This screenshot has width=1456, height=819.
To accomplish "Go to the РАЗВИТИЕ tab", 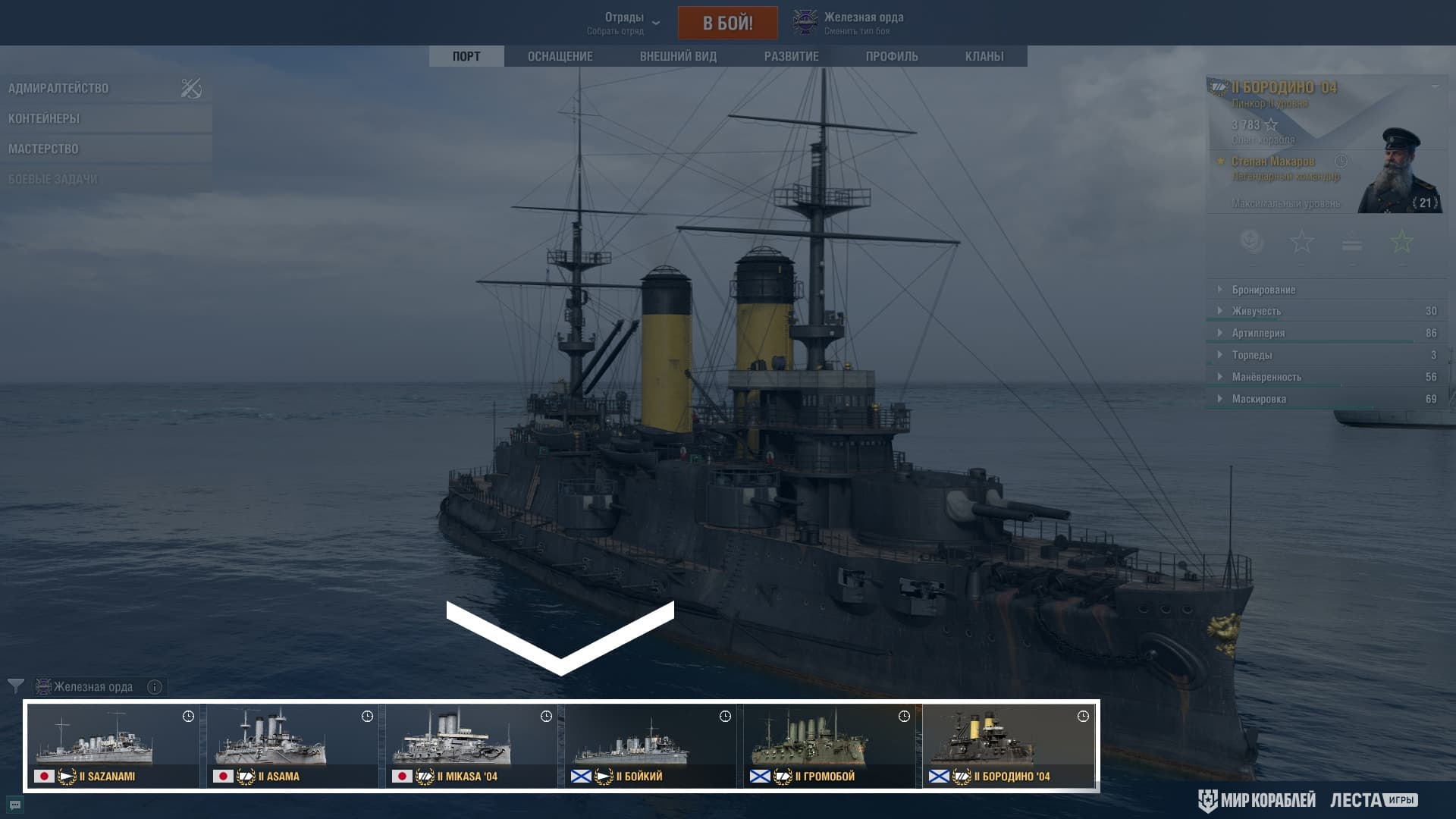I will tap(791, 56).
